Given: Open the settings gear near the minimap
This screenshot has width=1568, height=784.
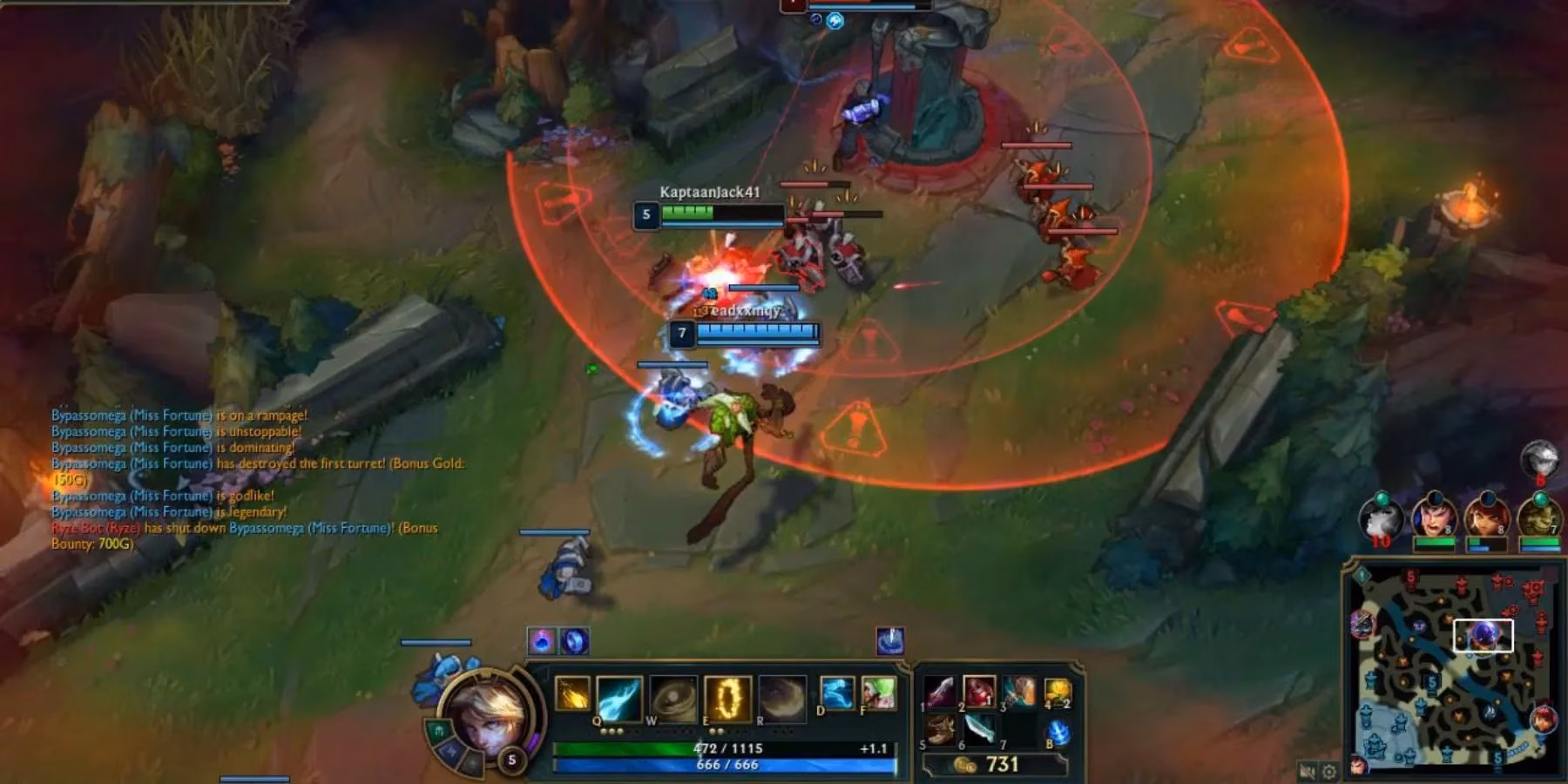Looking at the screenshot, I should [x=1328, y=770].
